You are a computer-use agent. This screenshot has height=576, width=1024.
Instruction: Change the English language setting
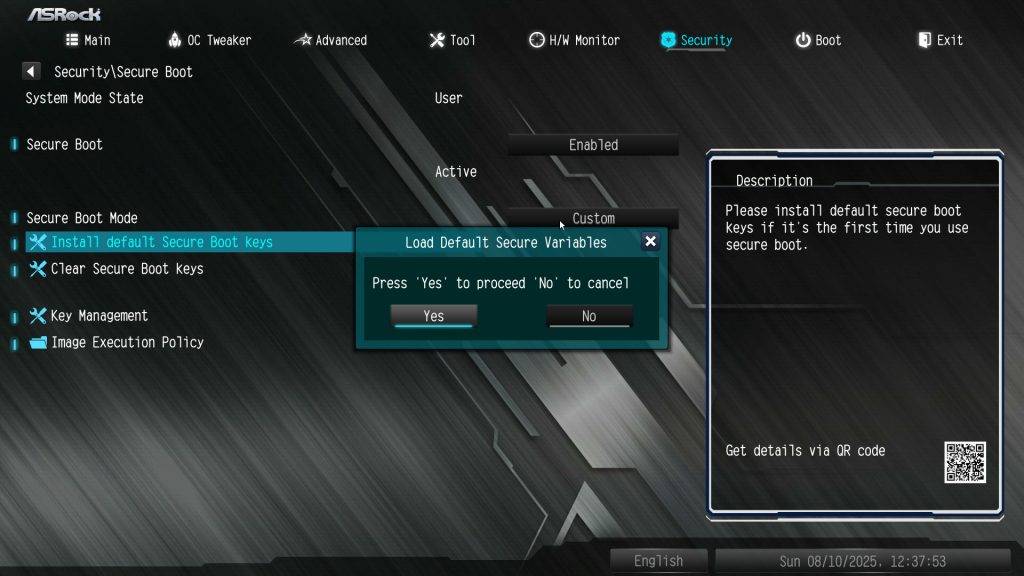click(658, 561)
